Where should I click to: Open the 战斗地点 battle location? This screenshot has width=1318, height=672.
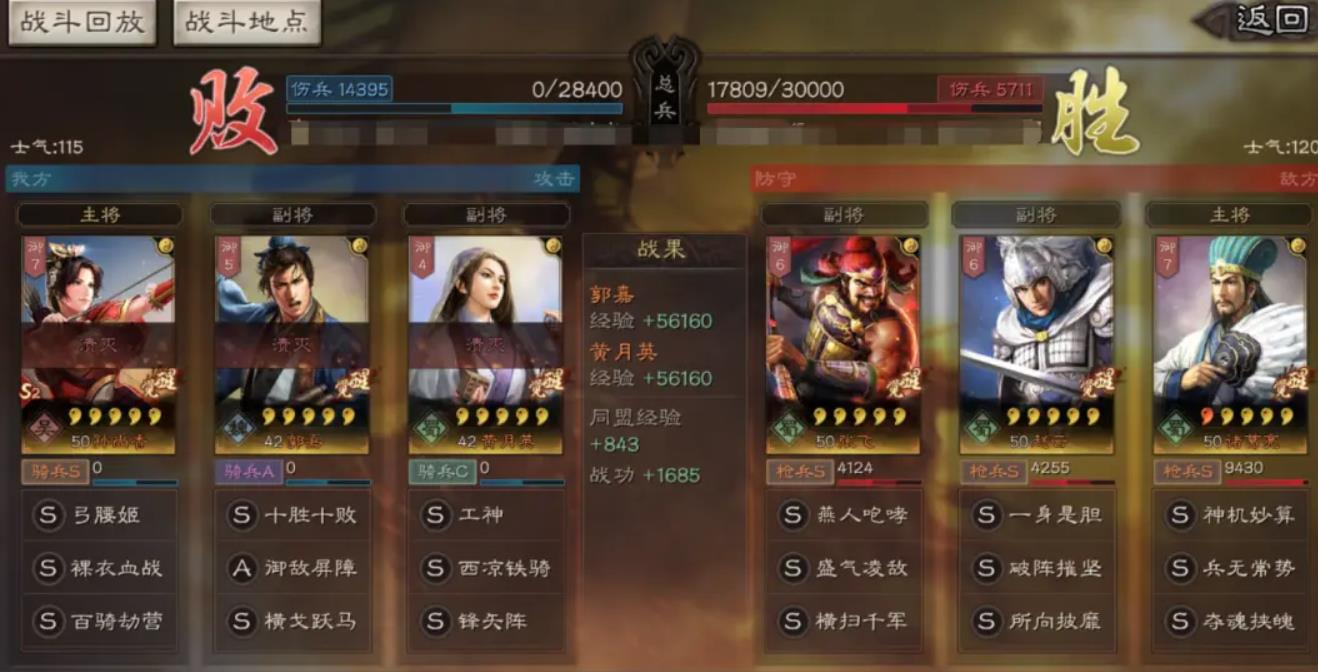click(x=247, y=23)
